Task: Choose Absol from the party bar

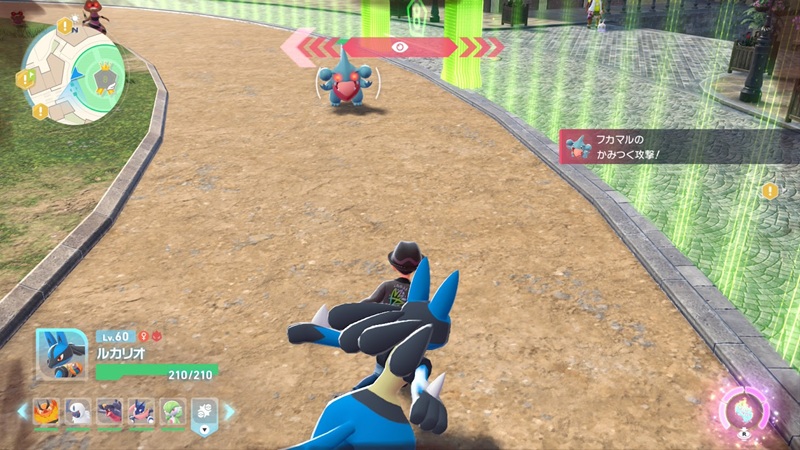Action: [x=77, y=411]
